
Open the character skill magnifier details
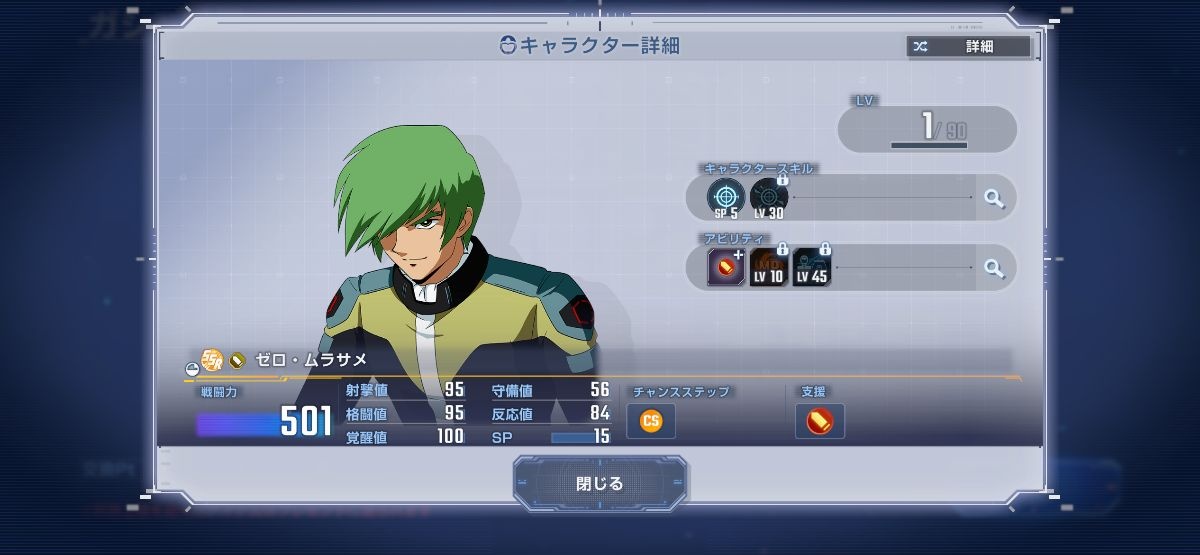coord(994,198)
